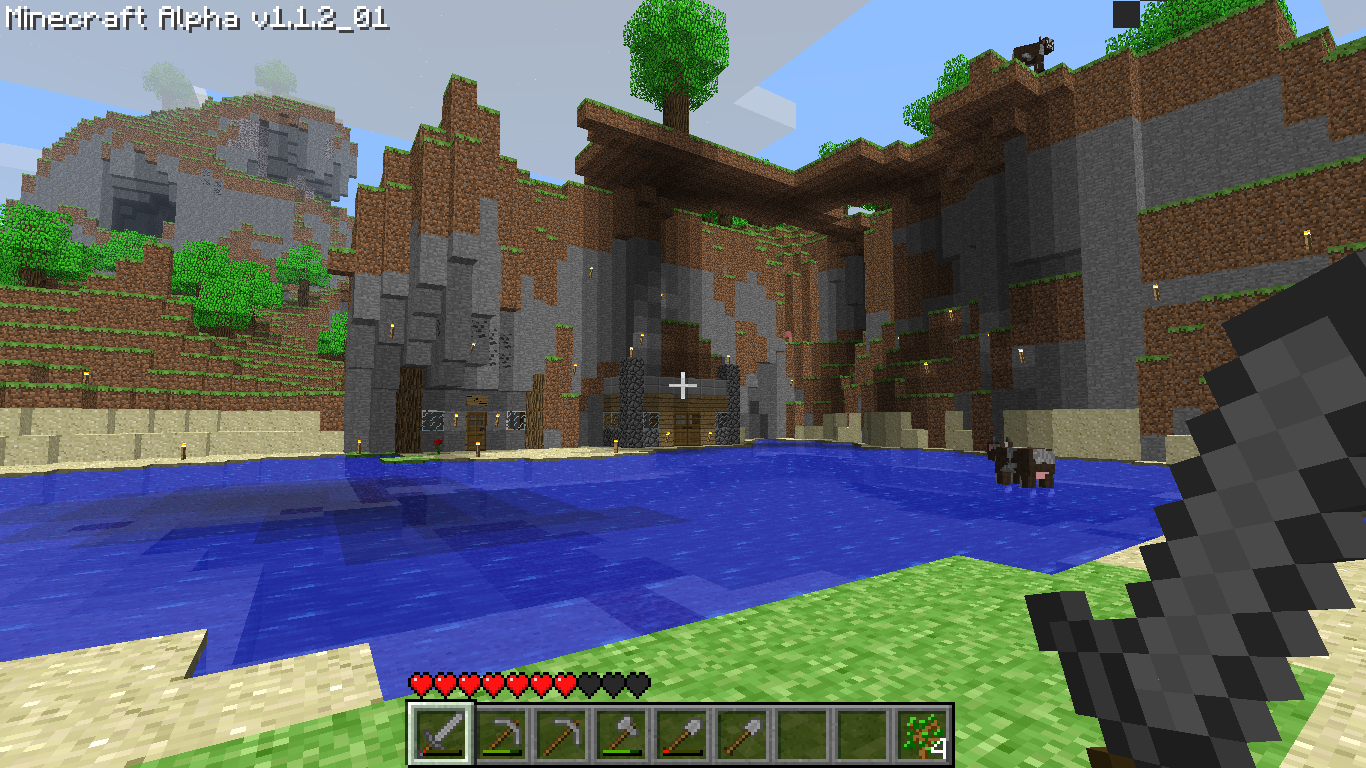Select the undamaged shovel slot
Image resolution: width=1366 pixels, height=768 pixels.
[740, 735]
